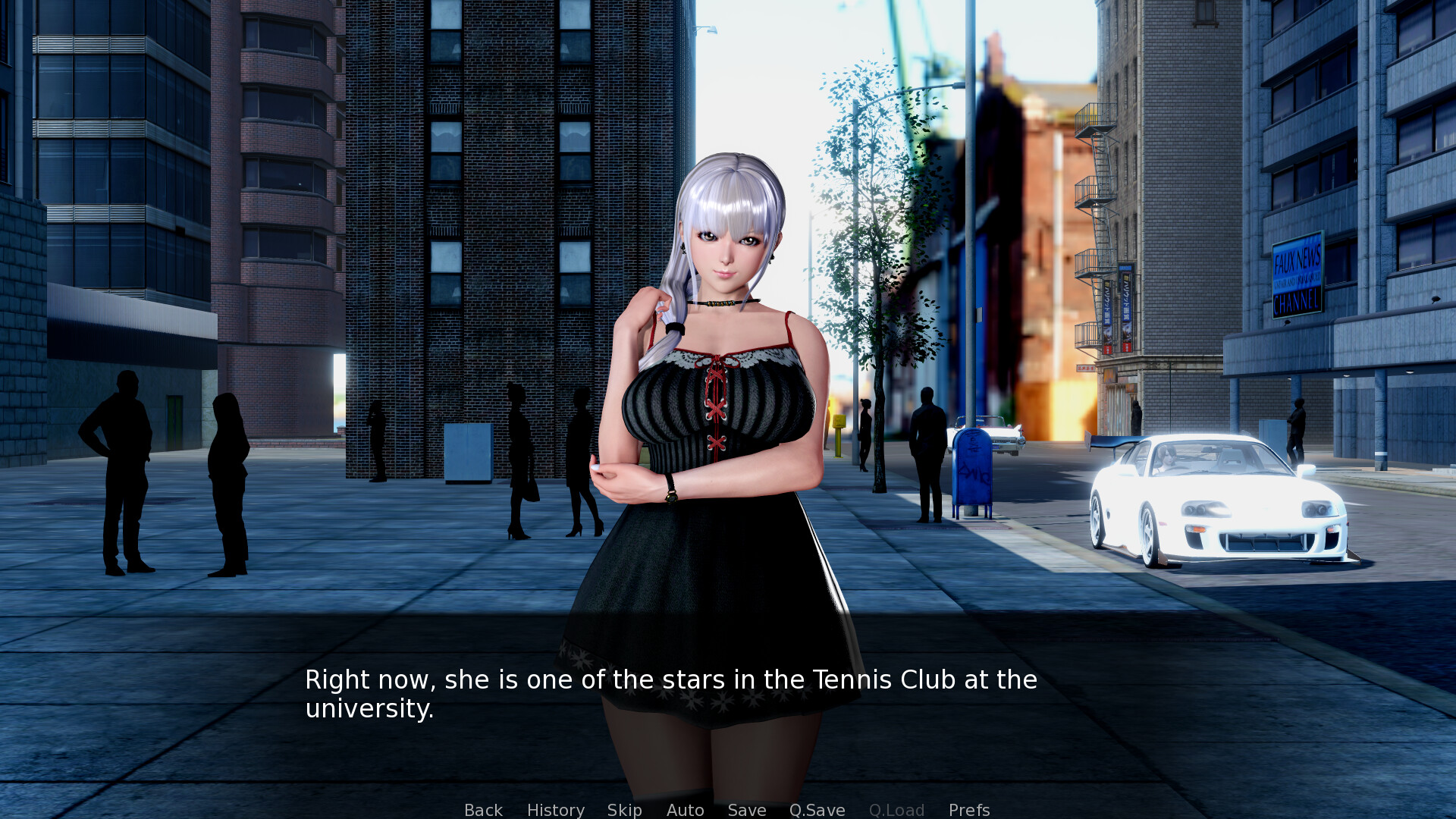The height and width of the screenshot is (819, 1456).
Task: Select the grayed-out Q.Load option
Action: (x=896, y=810)
